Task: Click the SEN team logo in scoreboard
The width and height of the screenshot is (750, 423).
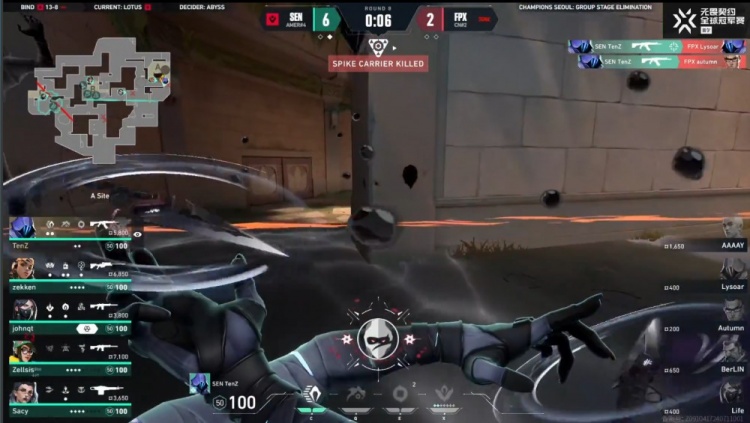Action: click(273, 19)
